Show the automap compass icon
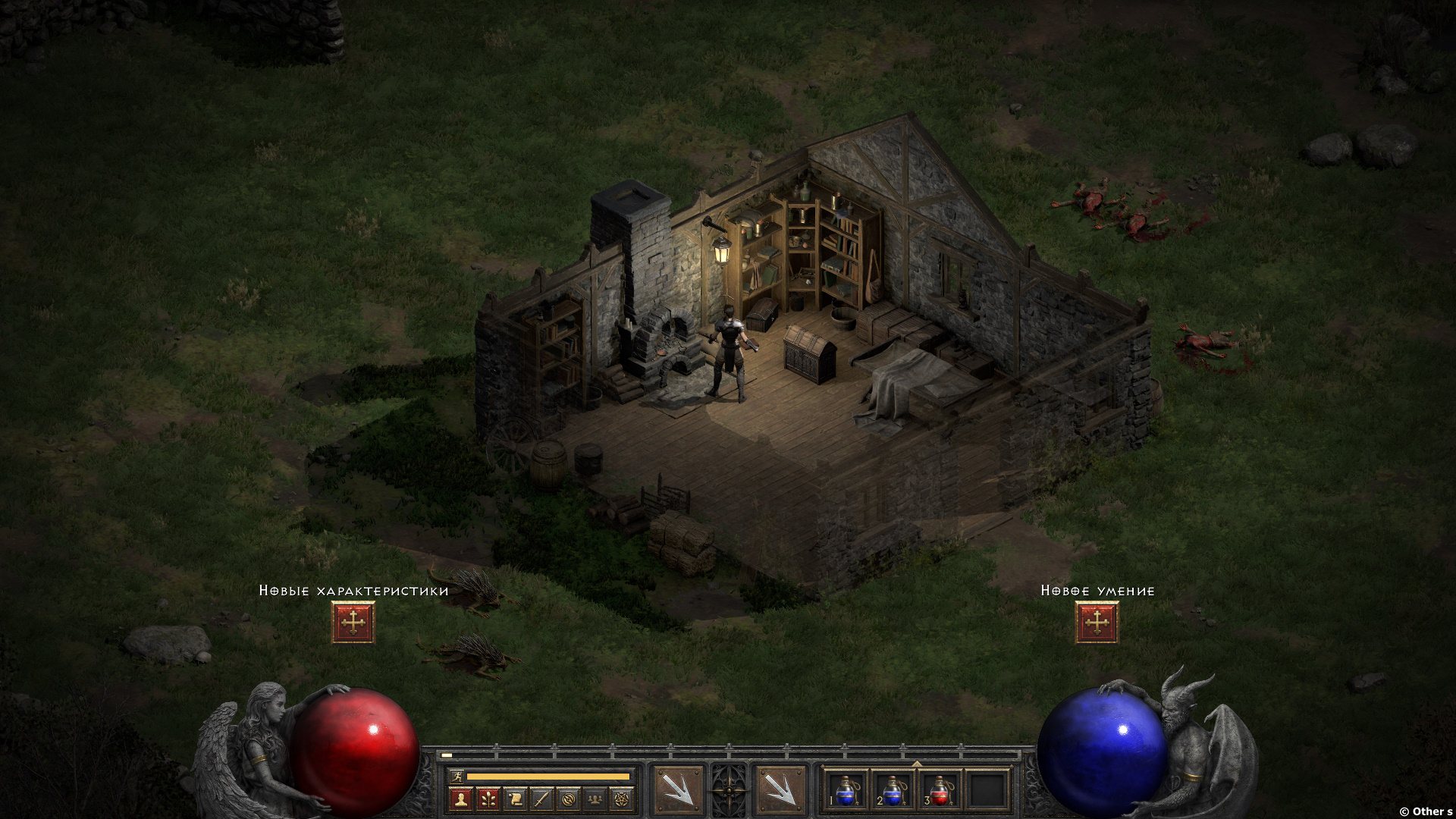This screenshot has height=819, width=1456. coord(569,799)
